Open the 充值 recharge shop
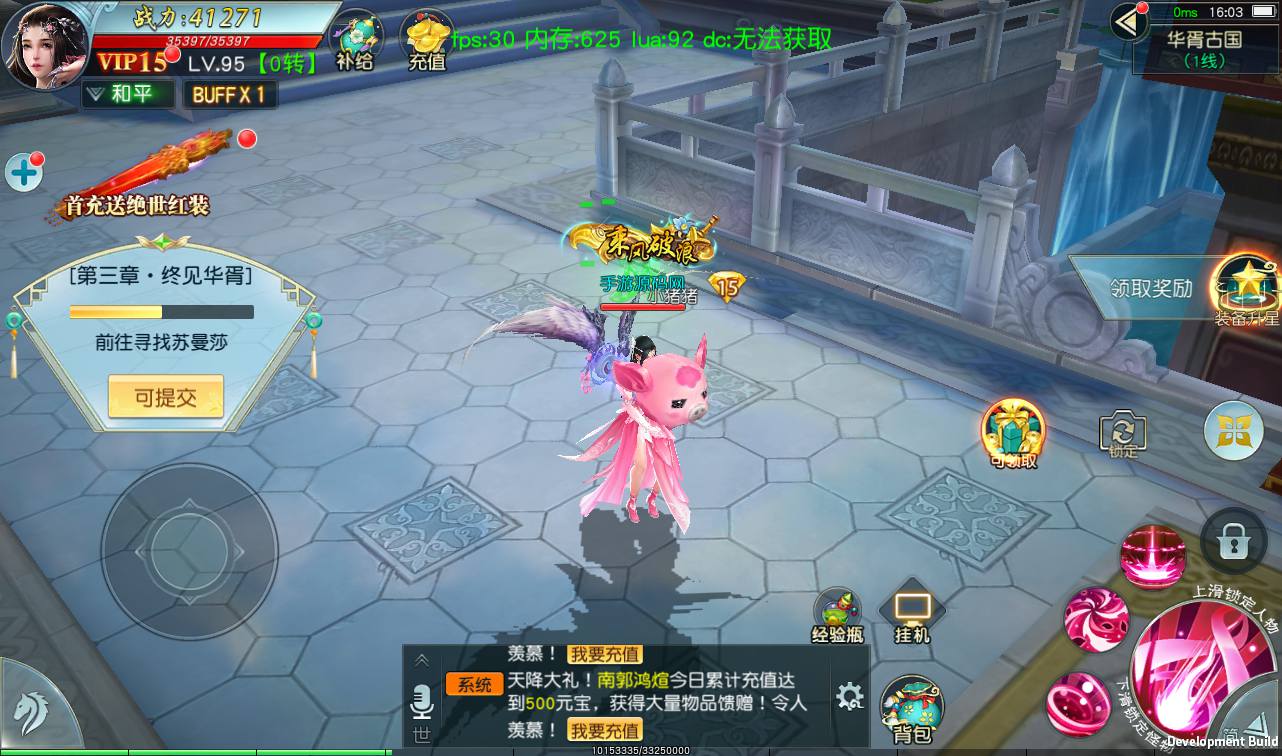This screenshot has height=756, width=1282. (427, 40)
